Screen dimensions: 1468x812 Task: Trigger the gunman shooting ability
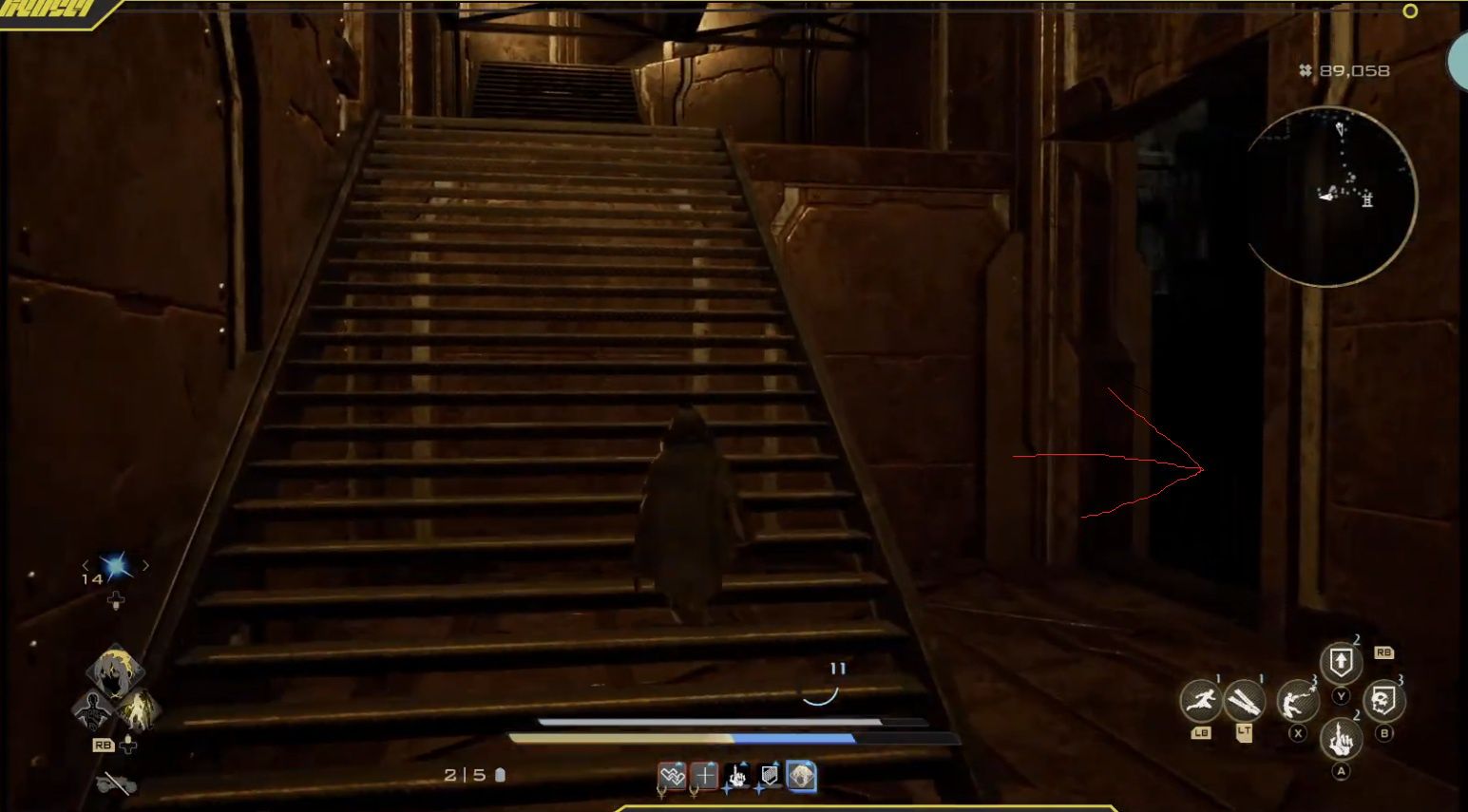point(1297,702)
